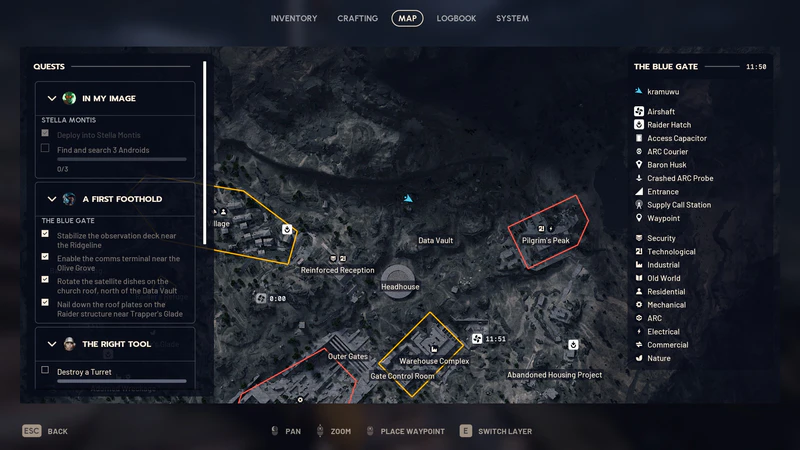Screen dimensions: 800x450
Task: Go to the System tab
Action: click(x=512, y=18)
